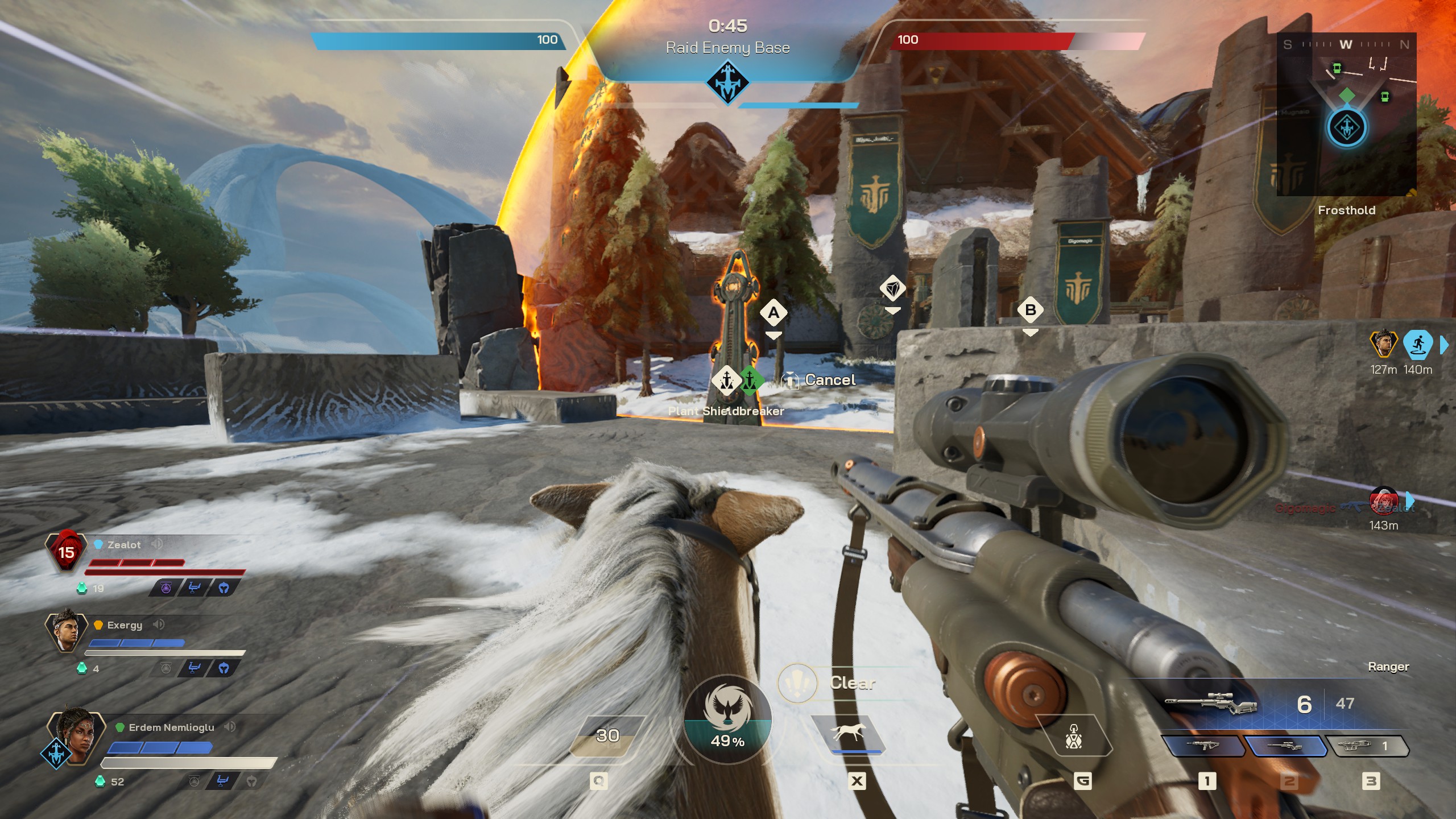Select the grenade equipment slot

coord(1073,736)
